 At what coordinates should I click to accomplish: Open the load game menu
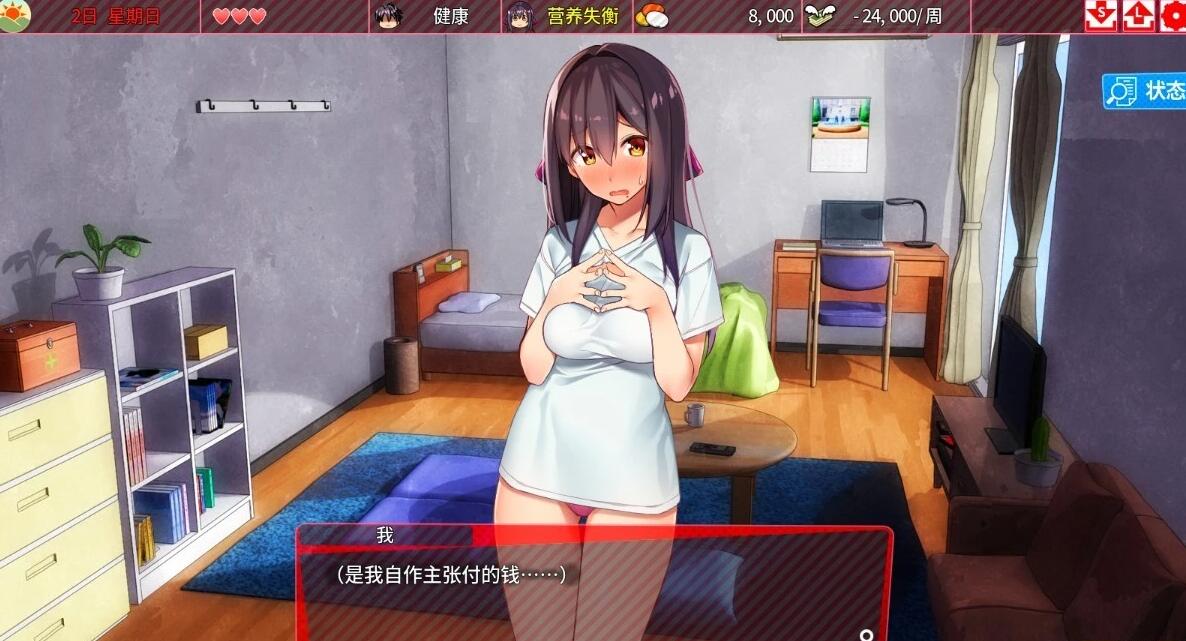point(1138,15)
